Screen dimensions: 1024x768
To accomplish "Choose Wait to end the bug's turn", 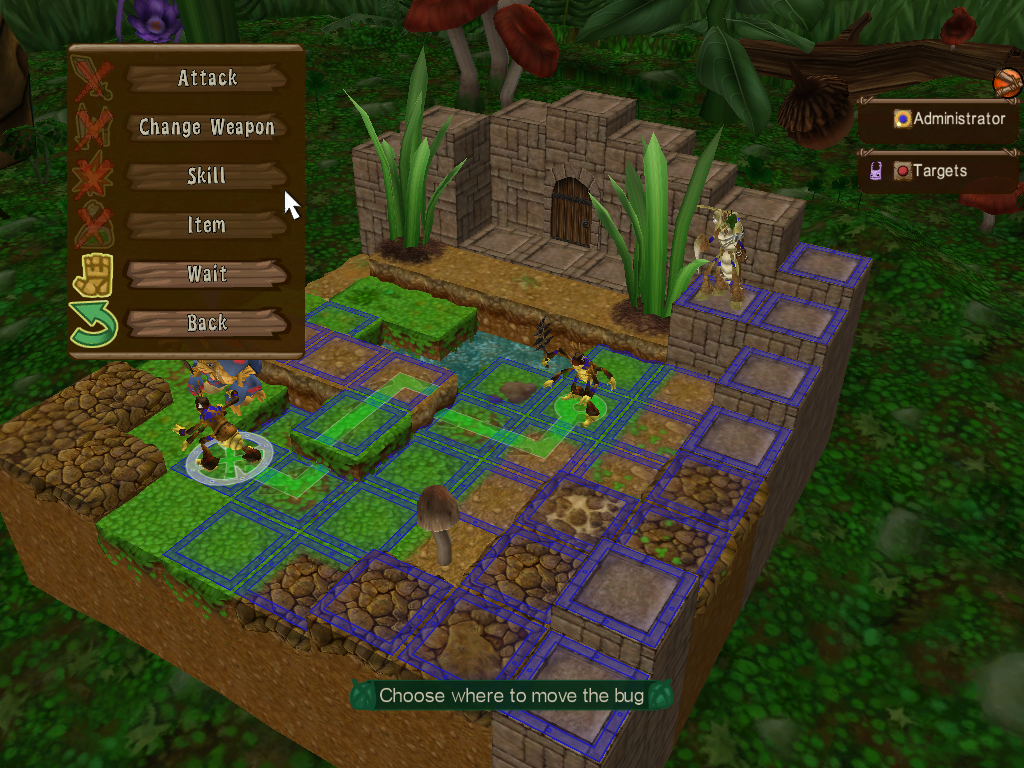I will tap(207, 274).
